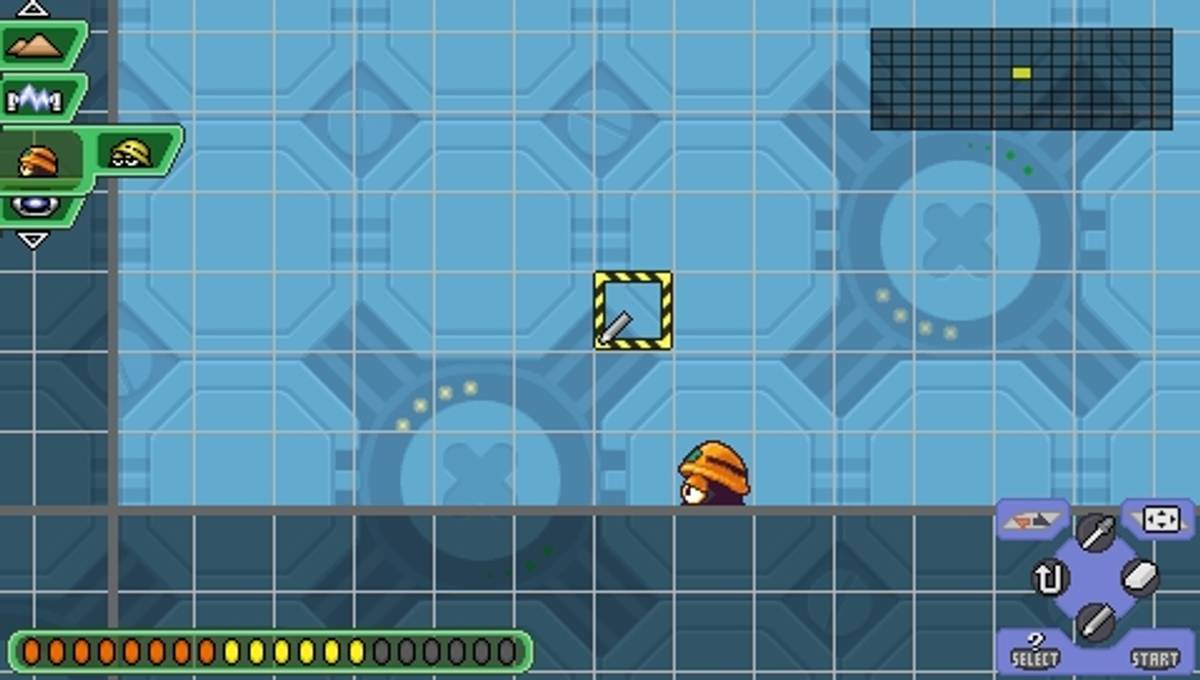Choose the eraser tool
1200x680 pixels.
(x=1141, y=578)
